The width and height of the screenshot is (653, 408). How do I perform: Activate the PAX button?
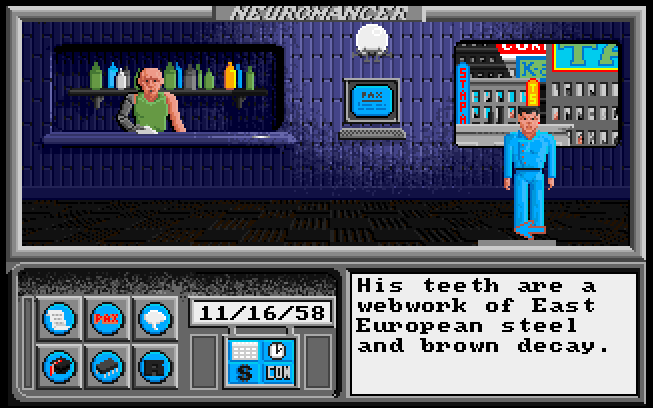105,318
